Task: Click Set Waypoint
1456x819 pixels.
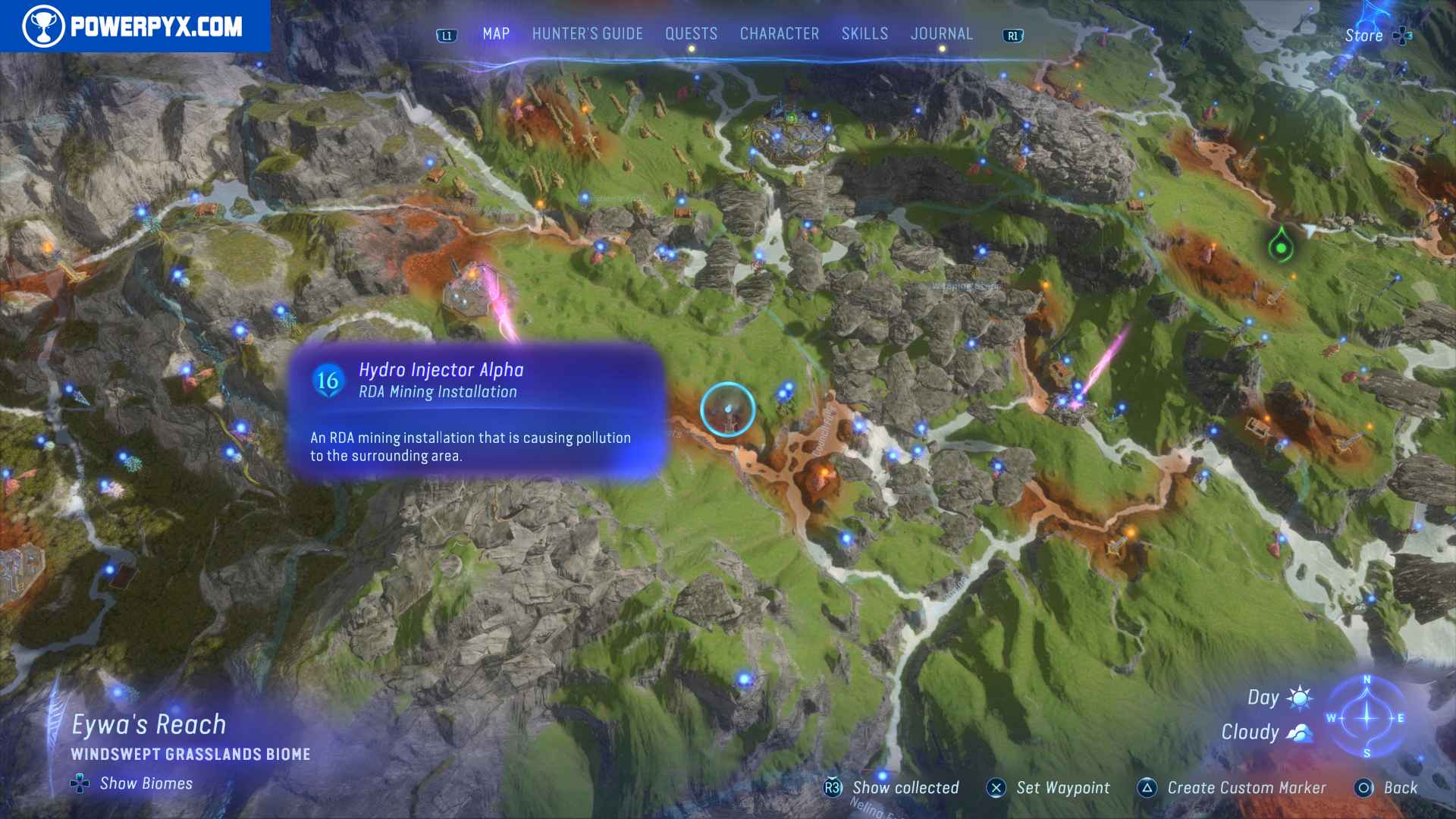Action: pos(1063,788)
